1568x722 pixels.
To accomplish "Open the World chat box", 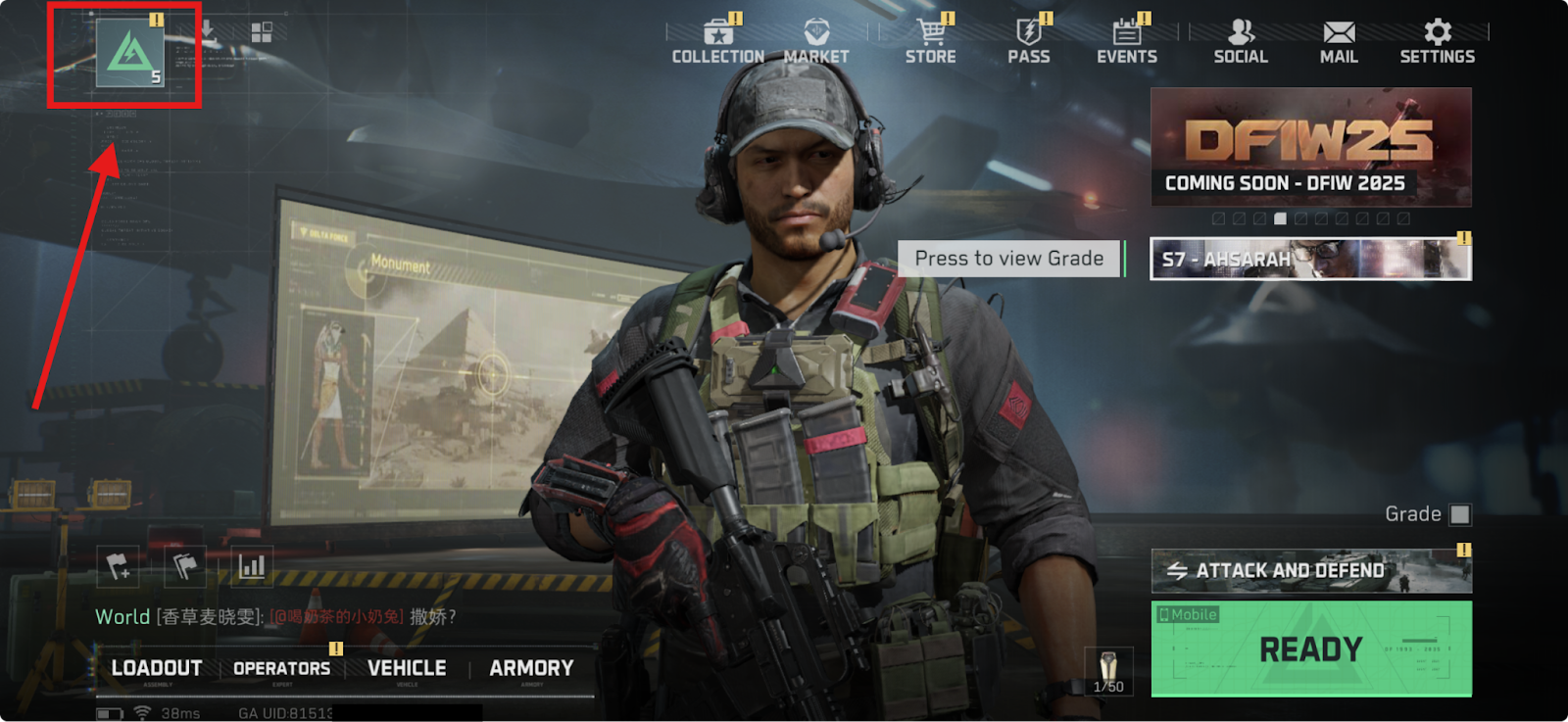I will (275, 617).
